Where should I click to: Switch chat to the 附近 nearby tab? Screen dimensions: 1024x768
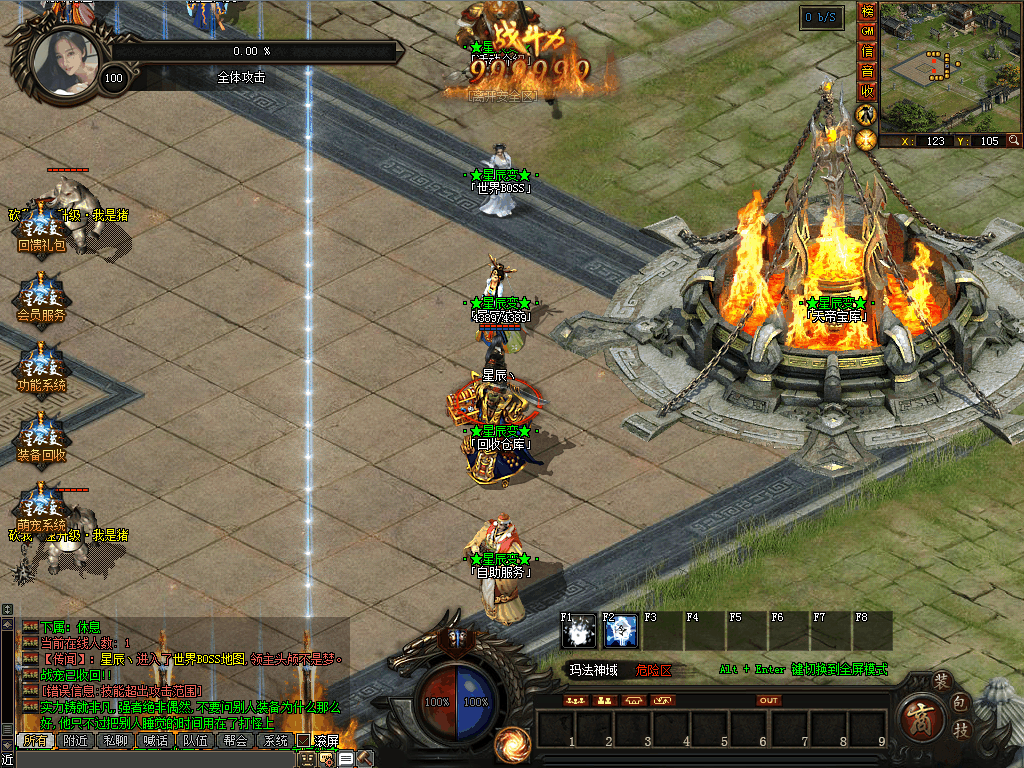pyautogui.click(x=76, y=741)
